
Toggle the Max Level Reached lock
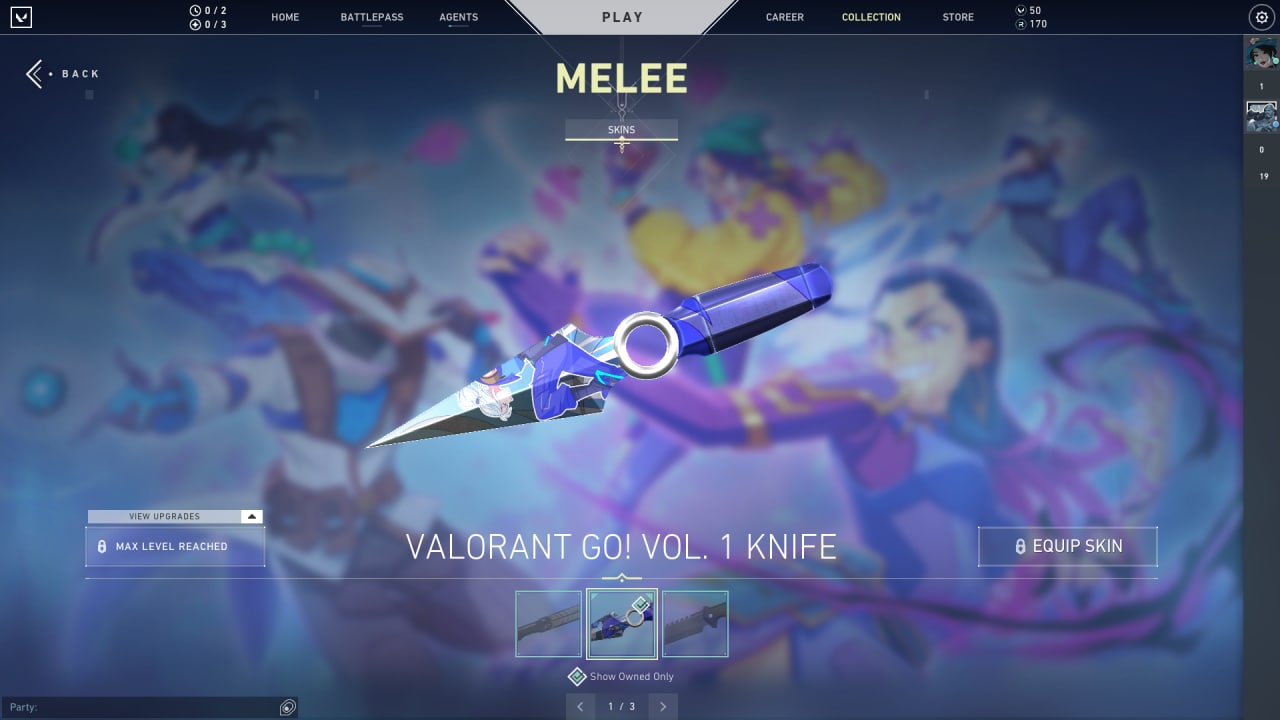103,546
